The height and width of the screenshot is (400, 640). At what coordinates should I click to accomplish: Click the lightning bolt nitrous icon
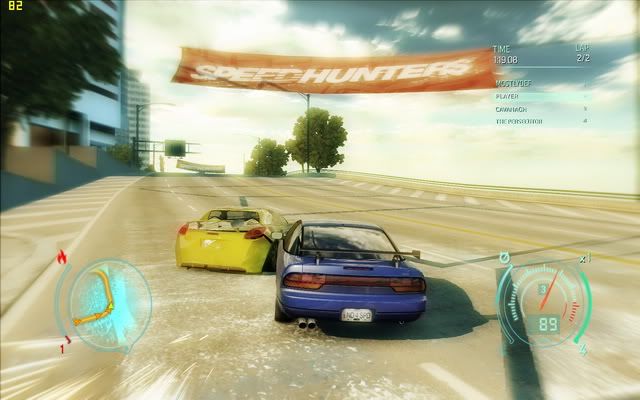coord(583,350)
